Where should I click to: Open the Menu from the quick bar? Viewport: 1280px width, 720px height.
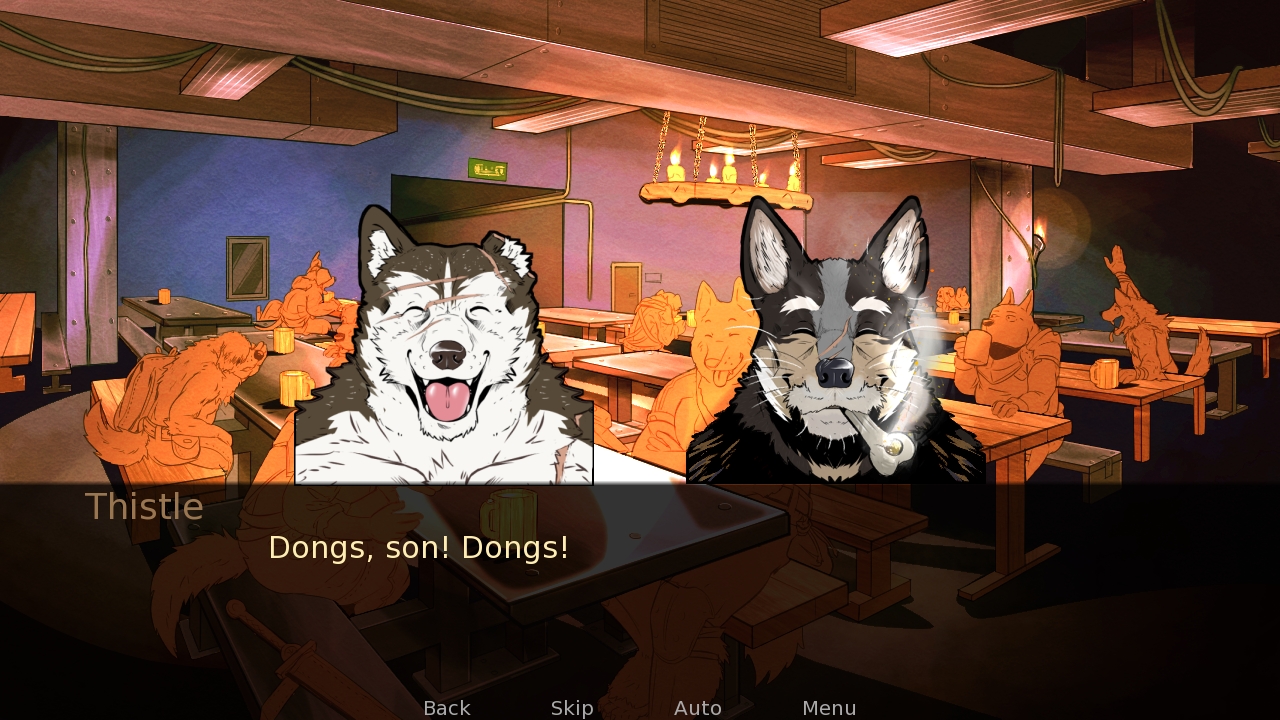click(x=827, y=707)
